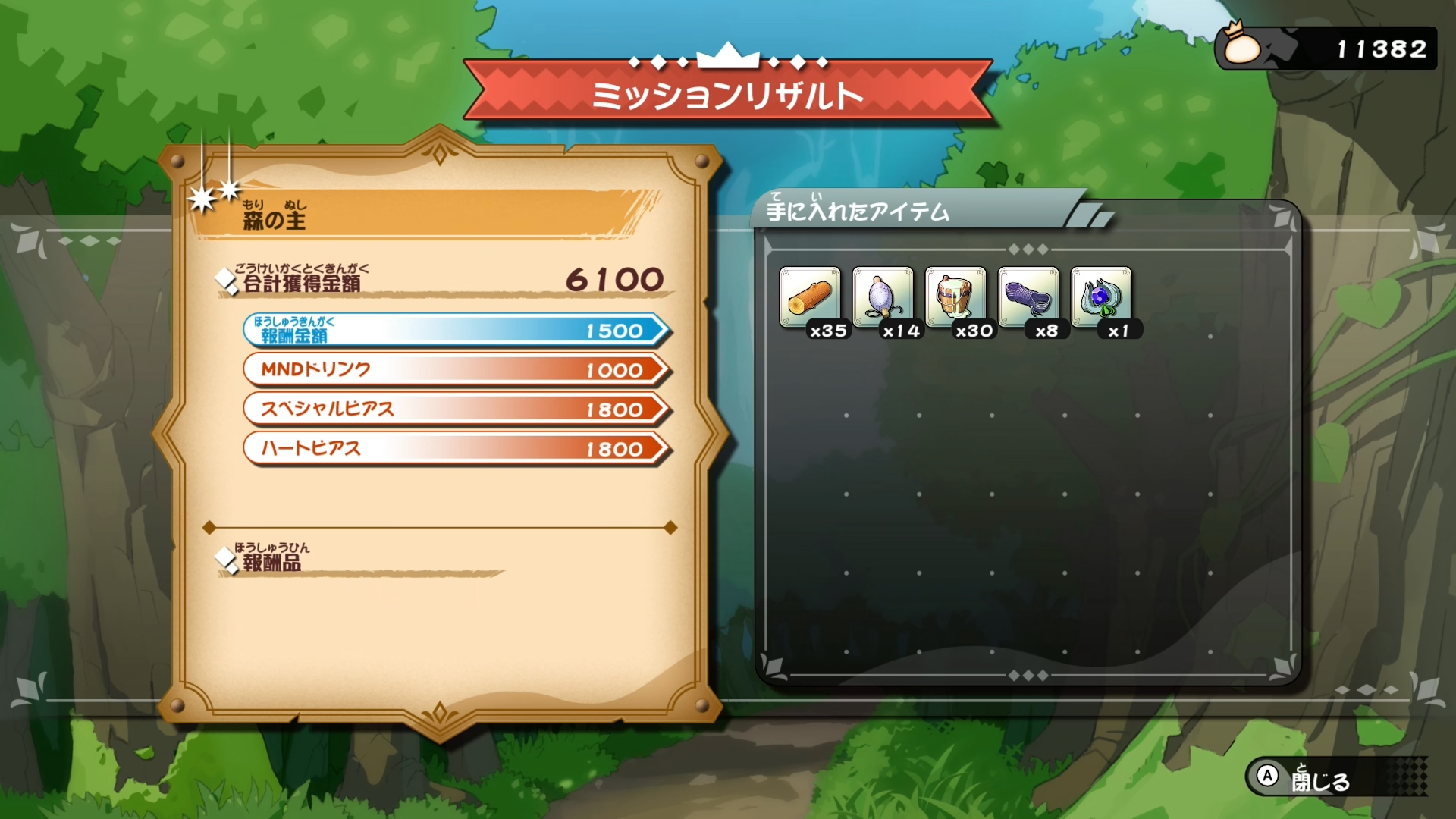Click the 報酬金額 1500 reward row
1456x819 pixels.
click(x=455, y=331)
